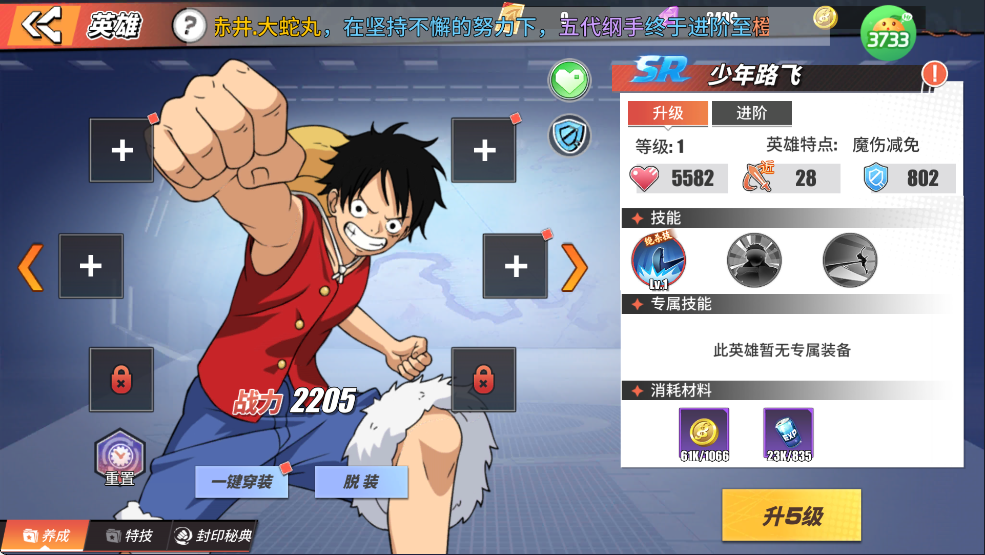Open the 特技 bottom tab
The width and height of the screenshot is (985, 555).
coord(130,536)
